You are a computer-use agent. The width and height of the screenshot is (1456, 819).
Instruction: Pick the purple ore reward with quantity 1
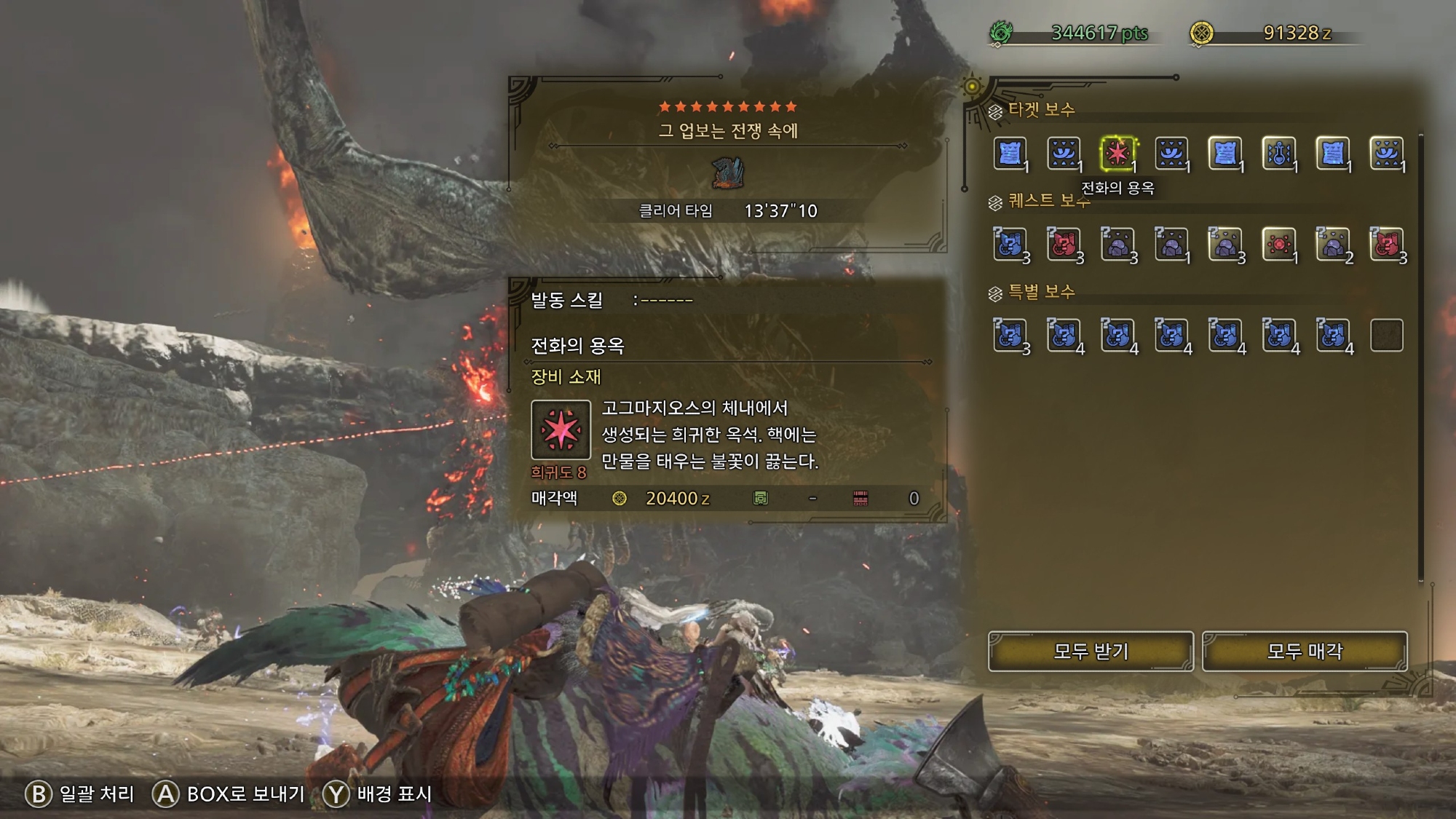point(1171,245)
